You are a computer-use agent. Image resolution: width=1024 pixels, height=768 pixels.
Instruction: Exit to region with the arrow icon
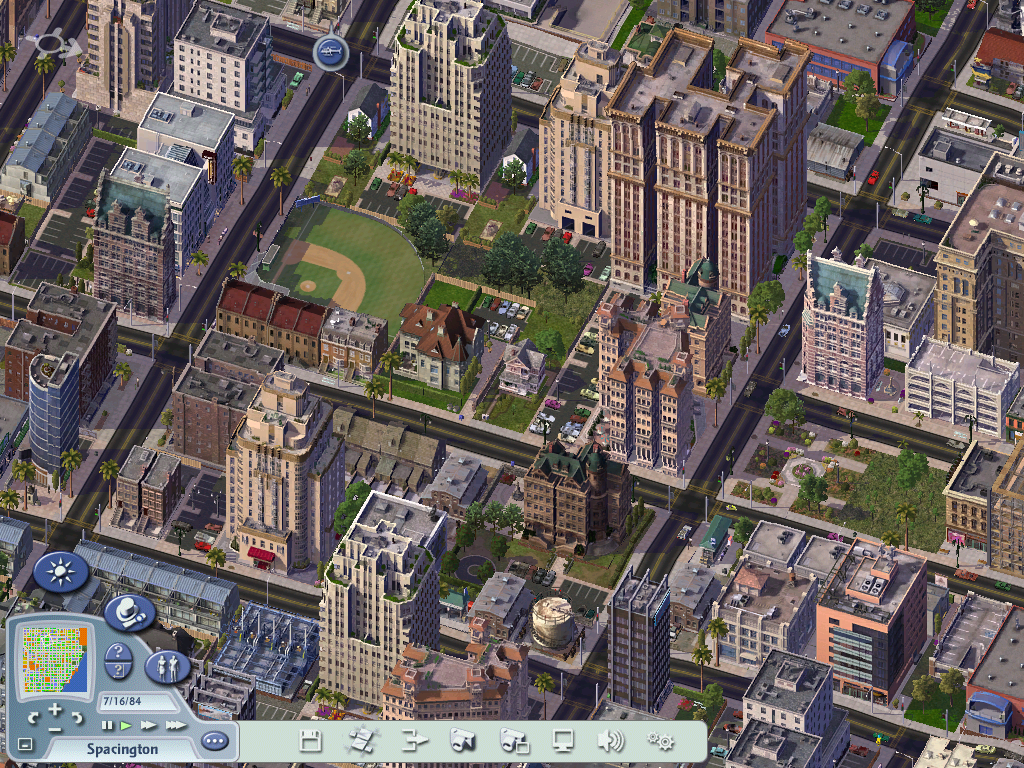(414, 741)
